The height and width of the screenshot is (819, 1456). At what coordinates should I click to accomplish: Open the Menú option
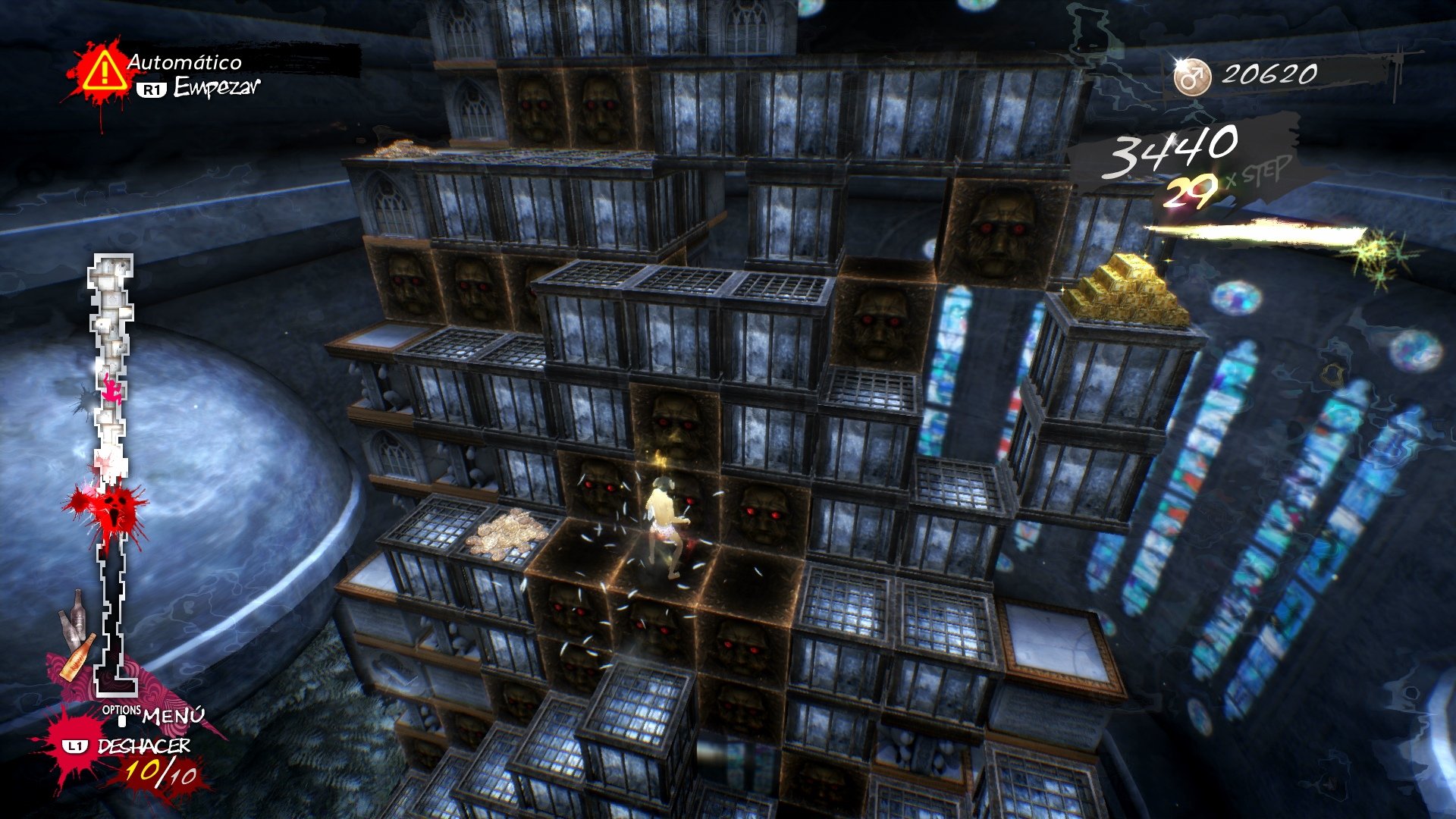point(171,714)
